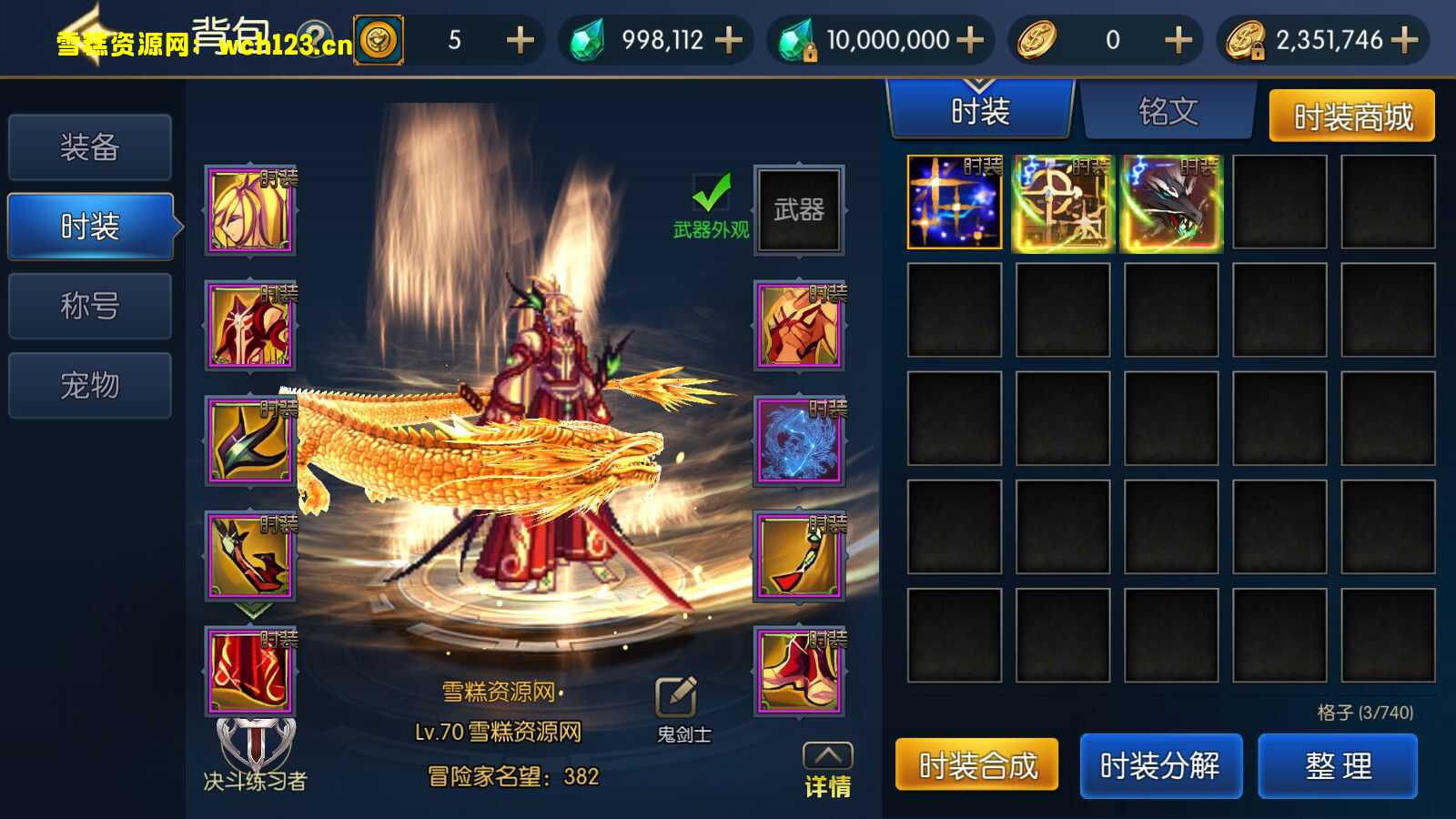
Task: Expand the 详情 details panel
Action: 829,757
